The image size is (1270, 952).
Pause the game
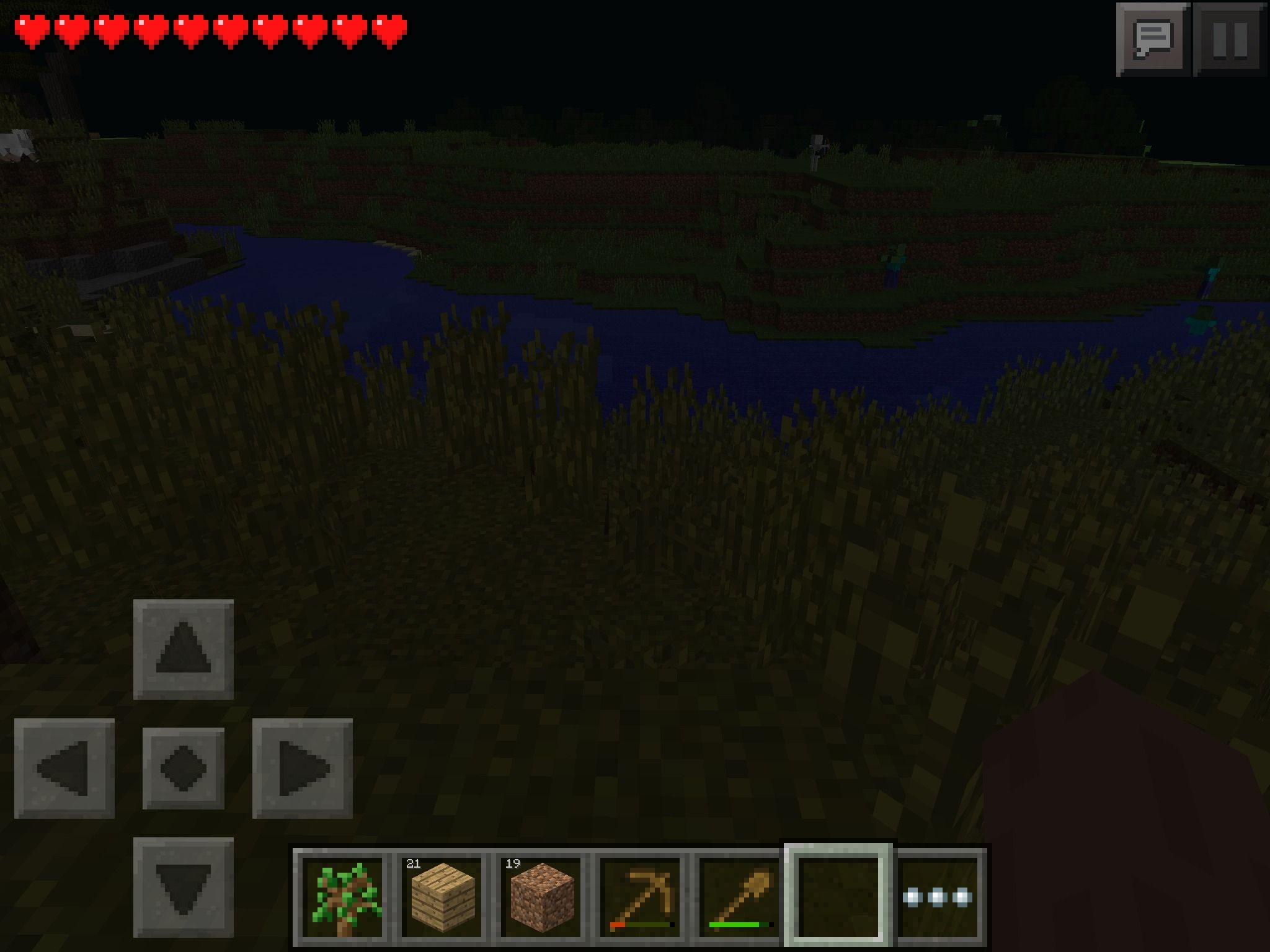1230,38
